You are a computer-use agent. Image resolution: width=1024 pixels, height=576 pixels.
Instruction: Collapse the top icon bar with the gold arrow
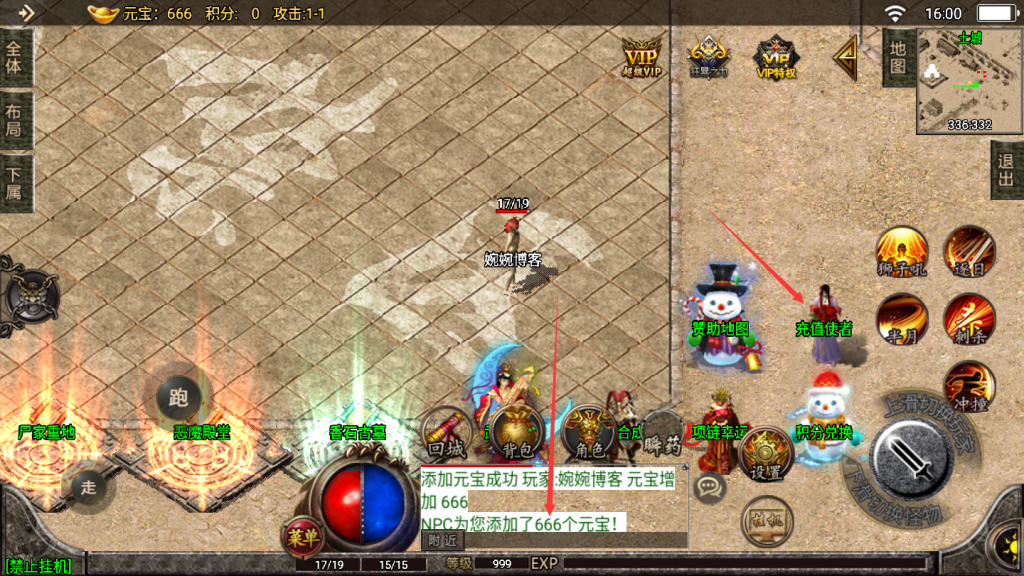coord(845,58)
